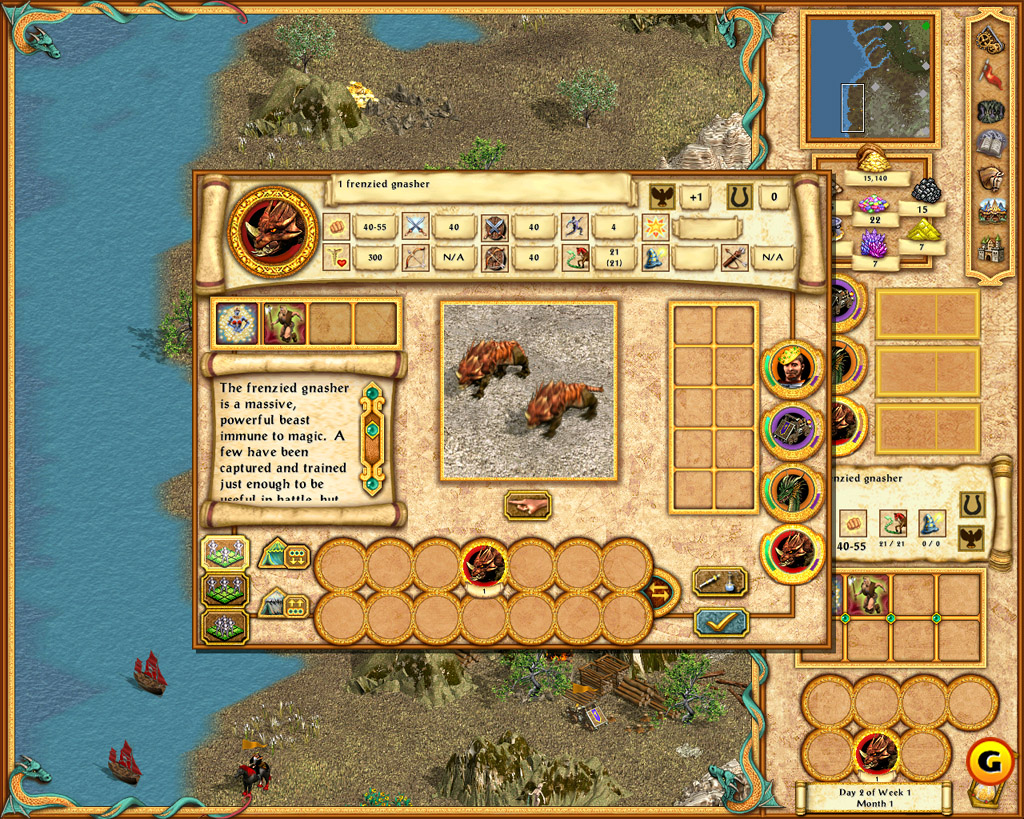The height and width of the screenshot is (819, 1024).
Task: Choose the green dragon portrait
Action: point(793,491)
